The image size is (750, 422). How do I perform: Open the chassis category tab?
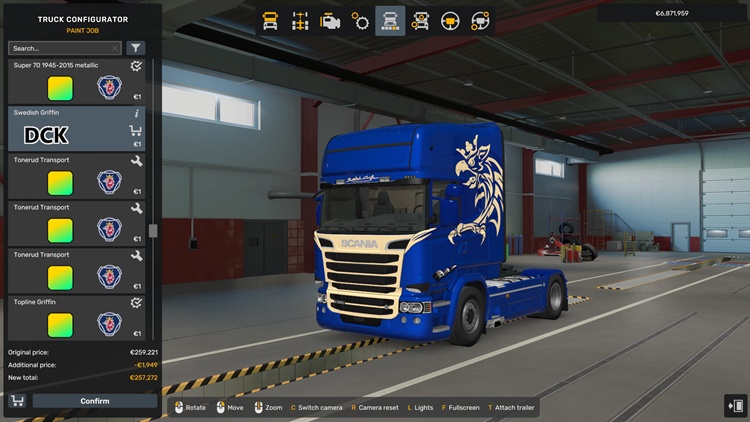click(300, 20)
